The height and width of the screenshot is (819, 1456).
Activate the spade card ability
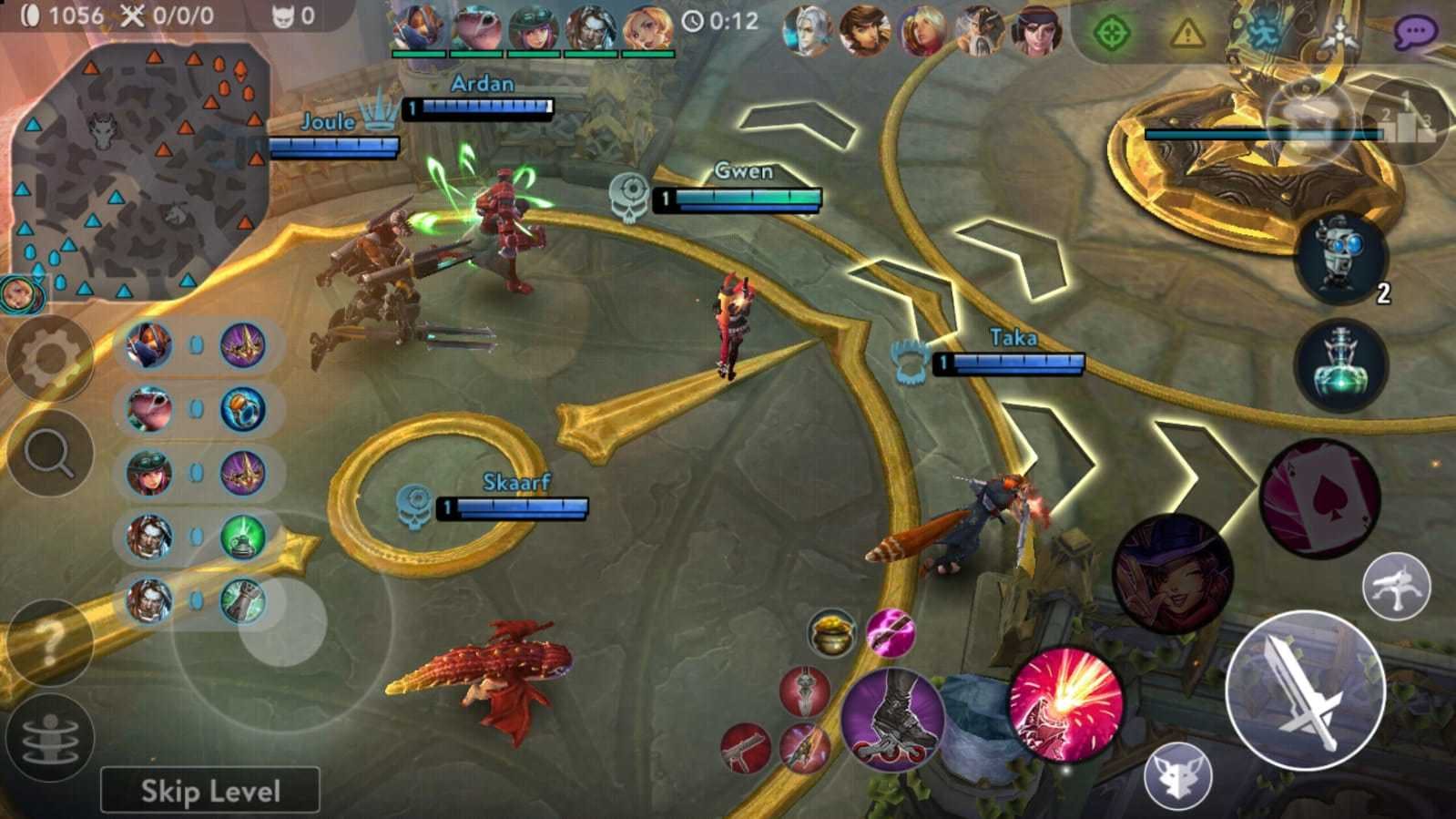(1319, 499)
